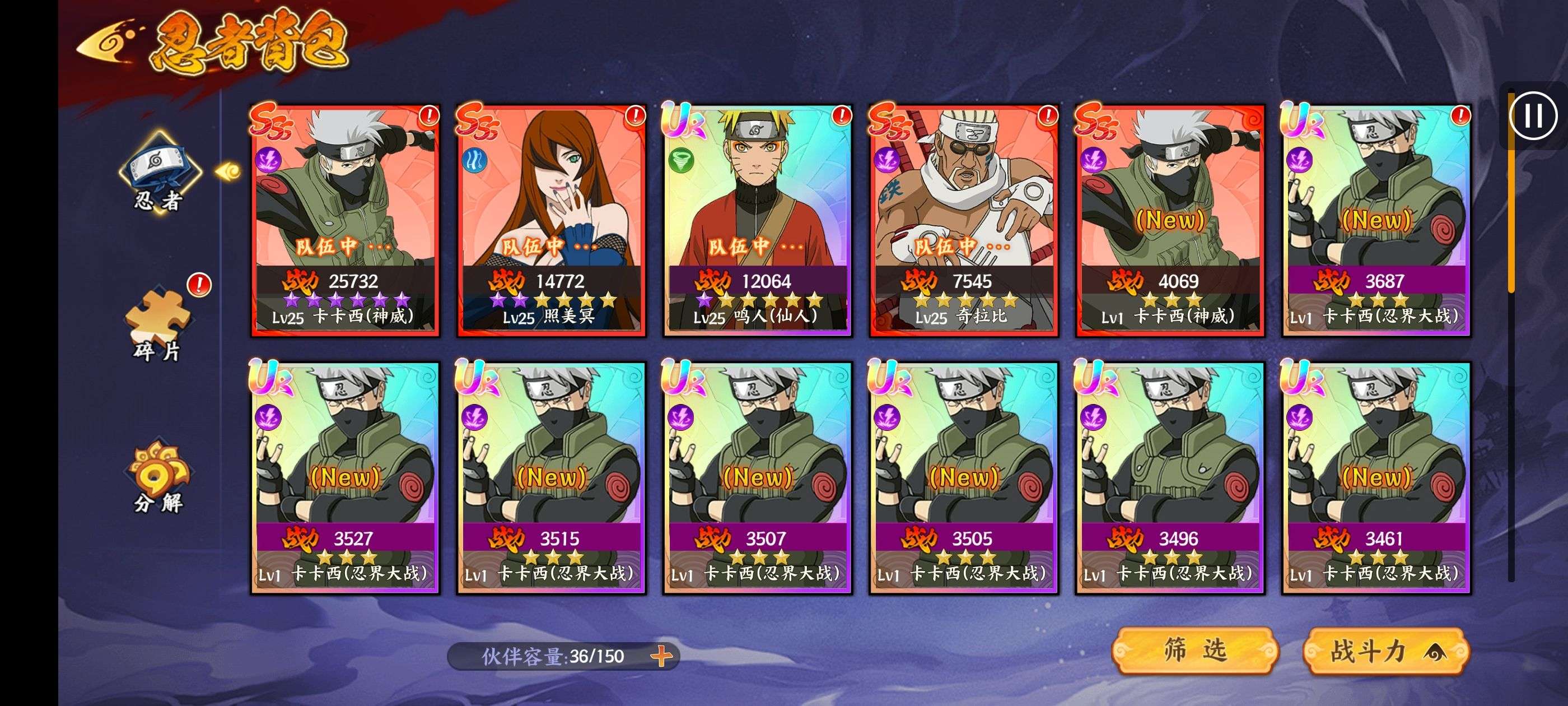
Task: Open the 分解 decompose tab
Action: tap(158, 477)
